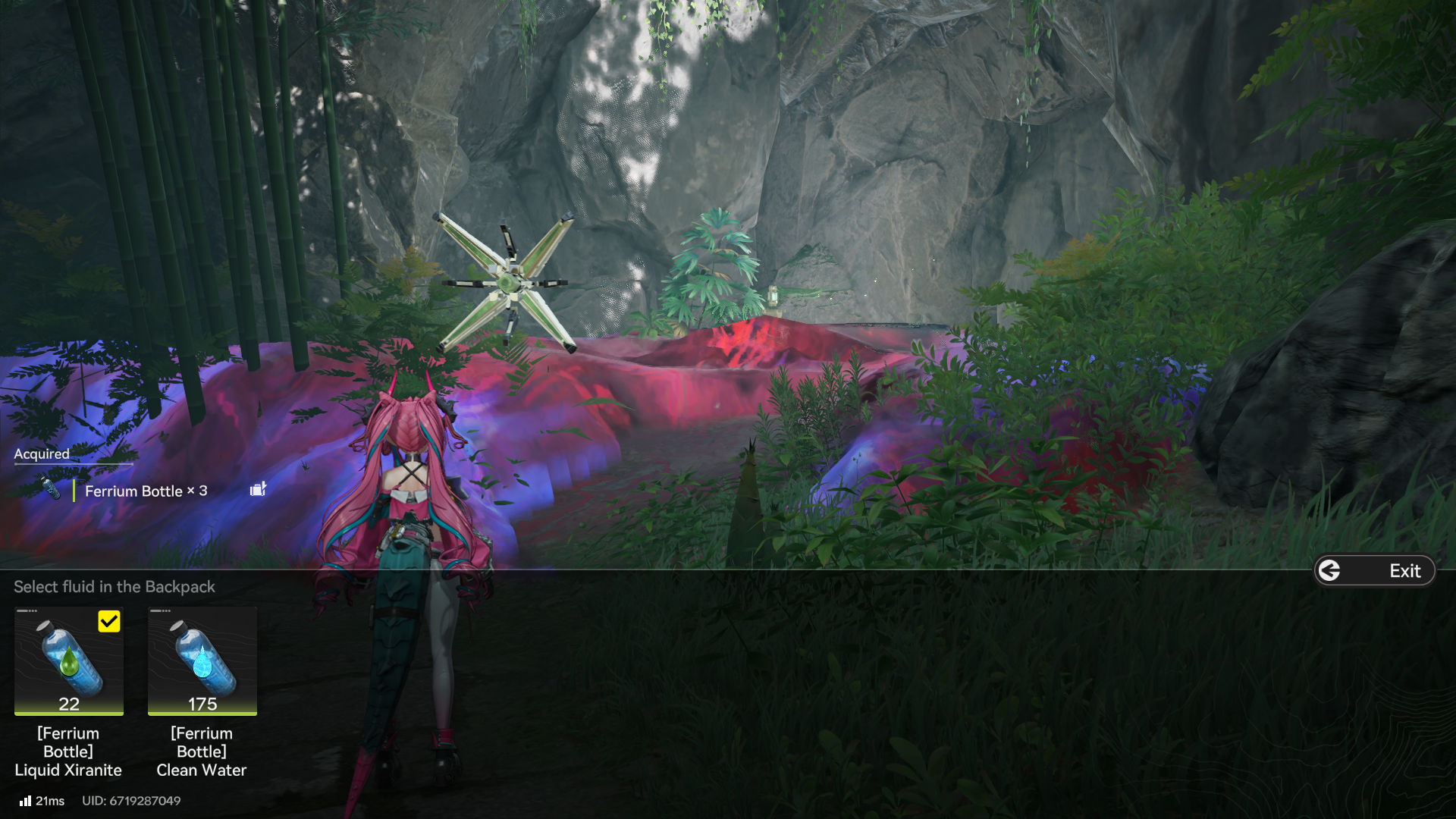The width and height of the screenshot is (1456, 819).
Task: Select the Liquid Xiranite bottle slot
Action: [69, 661]
